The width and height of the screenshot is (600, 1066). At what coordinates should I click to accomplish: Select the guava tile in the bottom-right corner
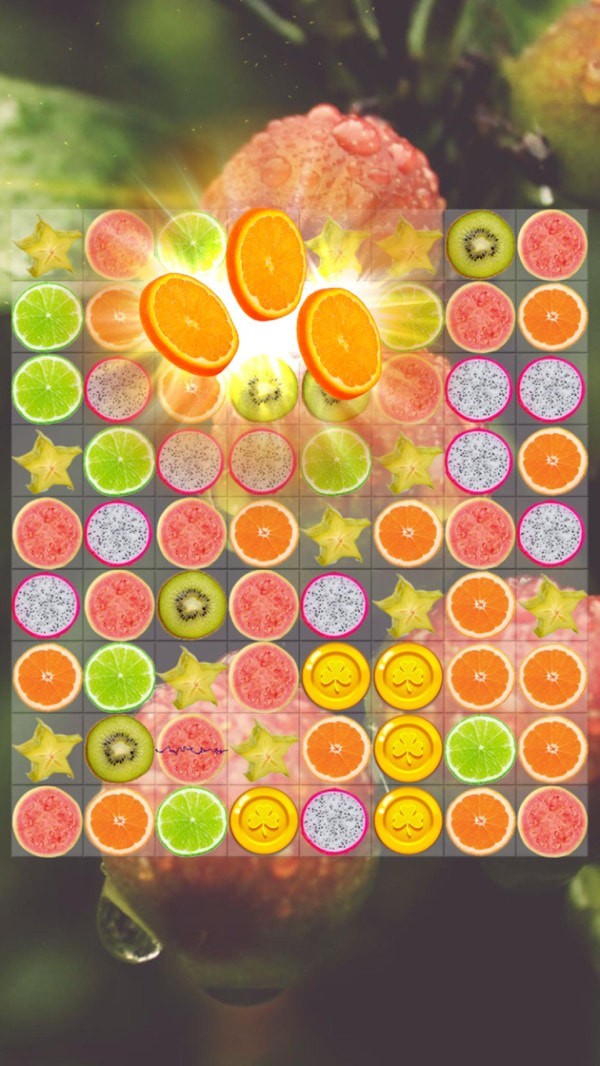tap(552, 820)
